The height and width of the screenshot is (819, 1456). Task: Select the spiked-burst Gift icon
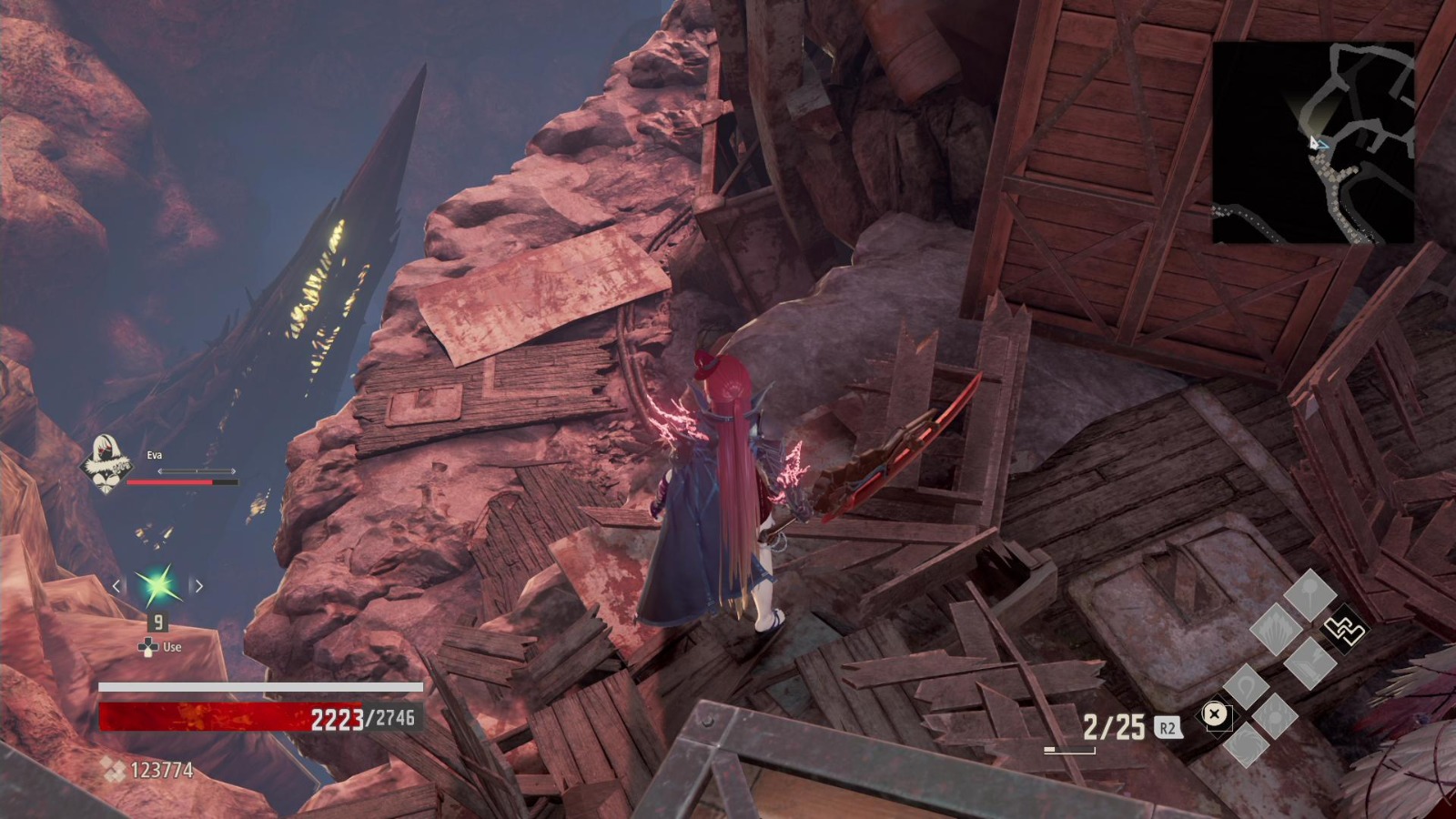[1275, 628]
